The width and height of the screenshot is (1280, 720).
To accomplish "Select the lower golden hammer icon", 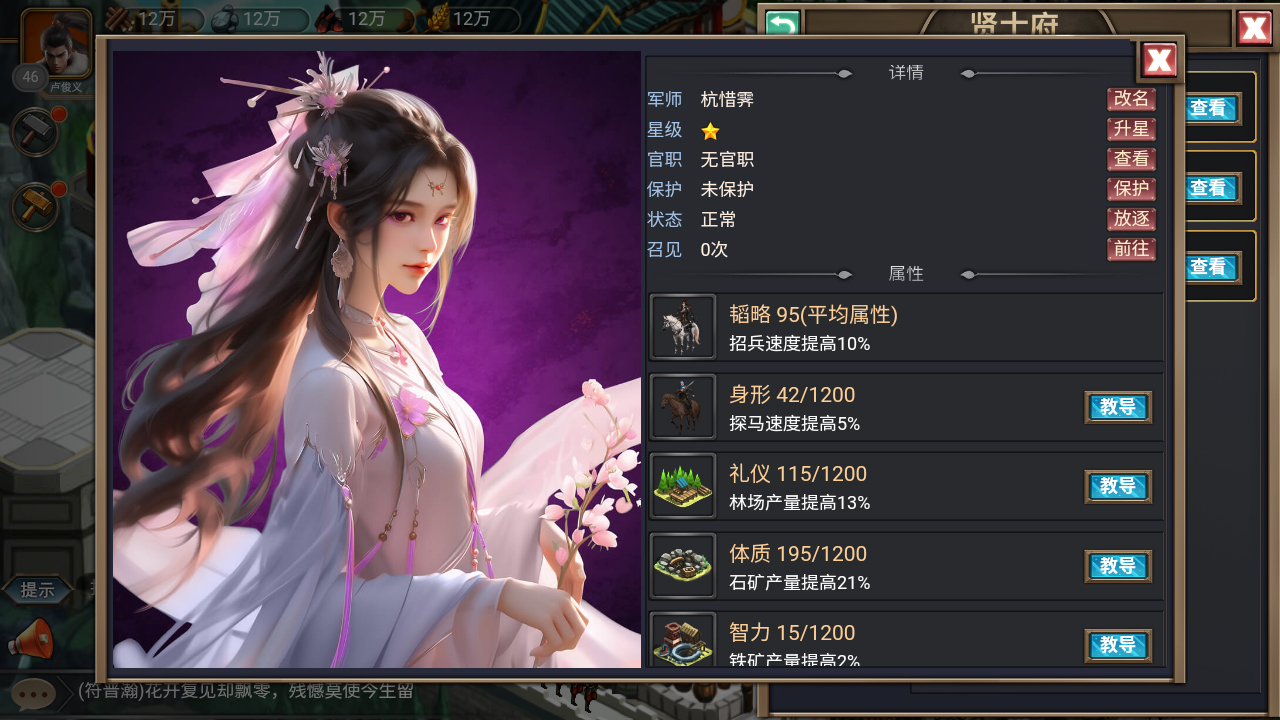I will [34, 207].
